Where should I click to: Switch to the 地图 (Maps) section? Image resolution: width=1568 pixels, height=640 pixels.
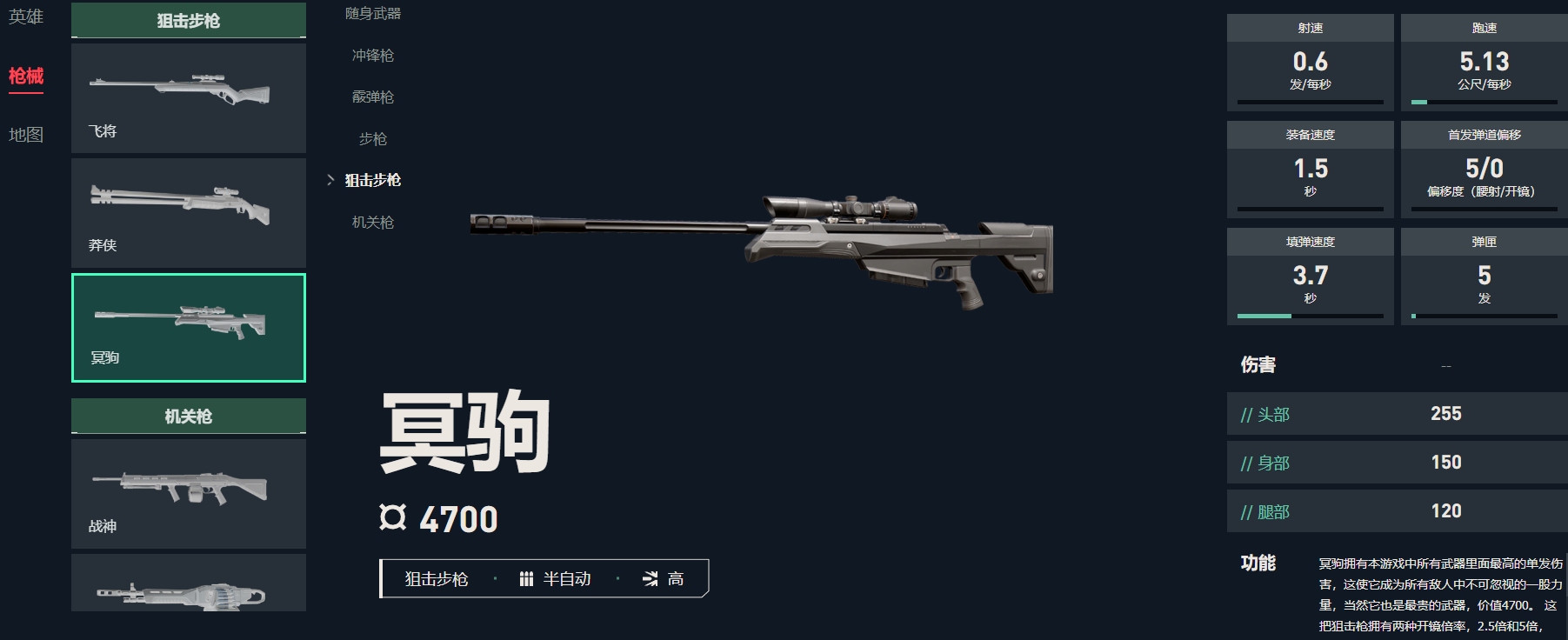(x=26, y=135)
